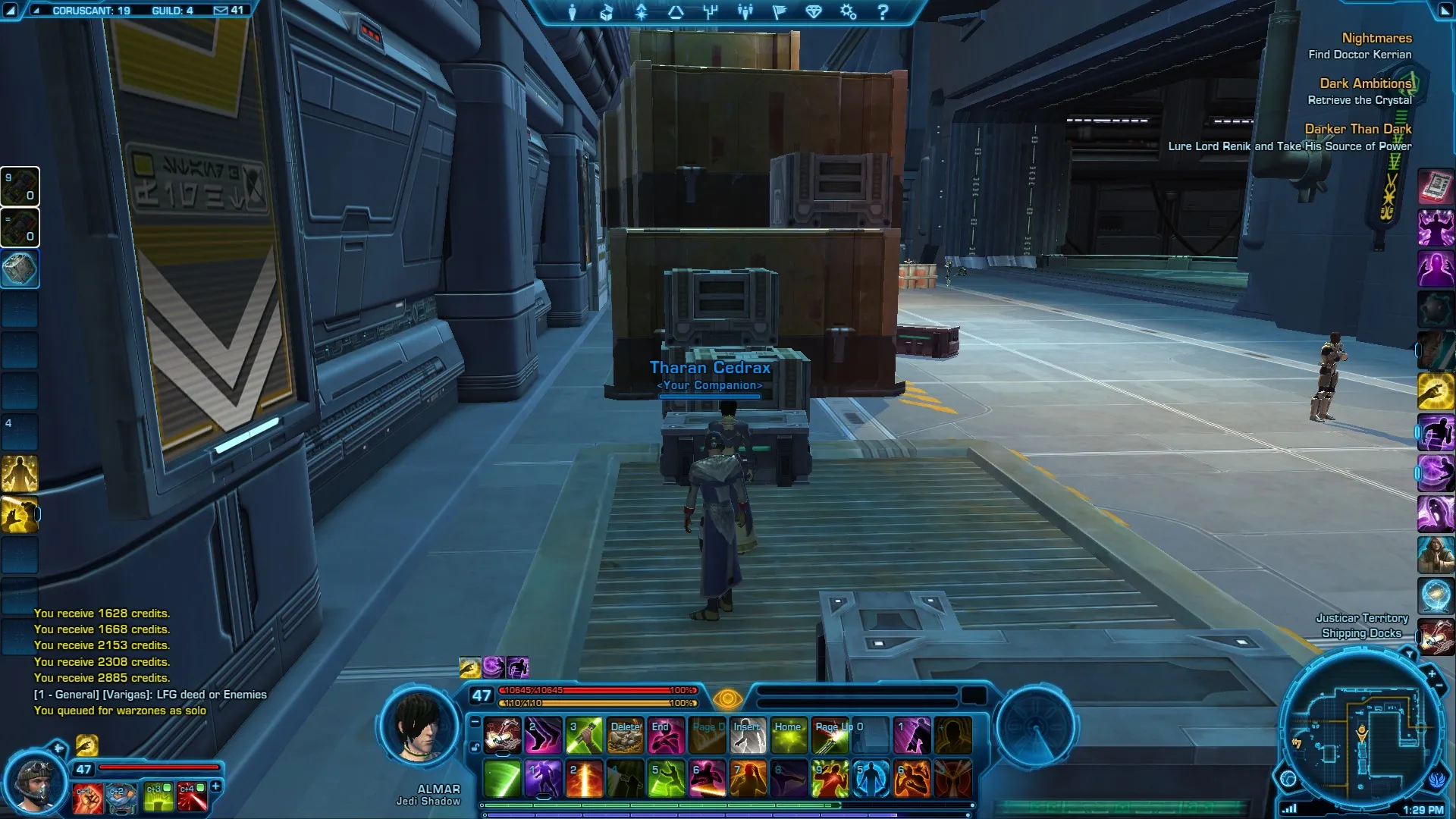
Task: Open the social group icon in the top menu
Action: point(745,12)
